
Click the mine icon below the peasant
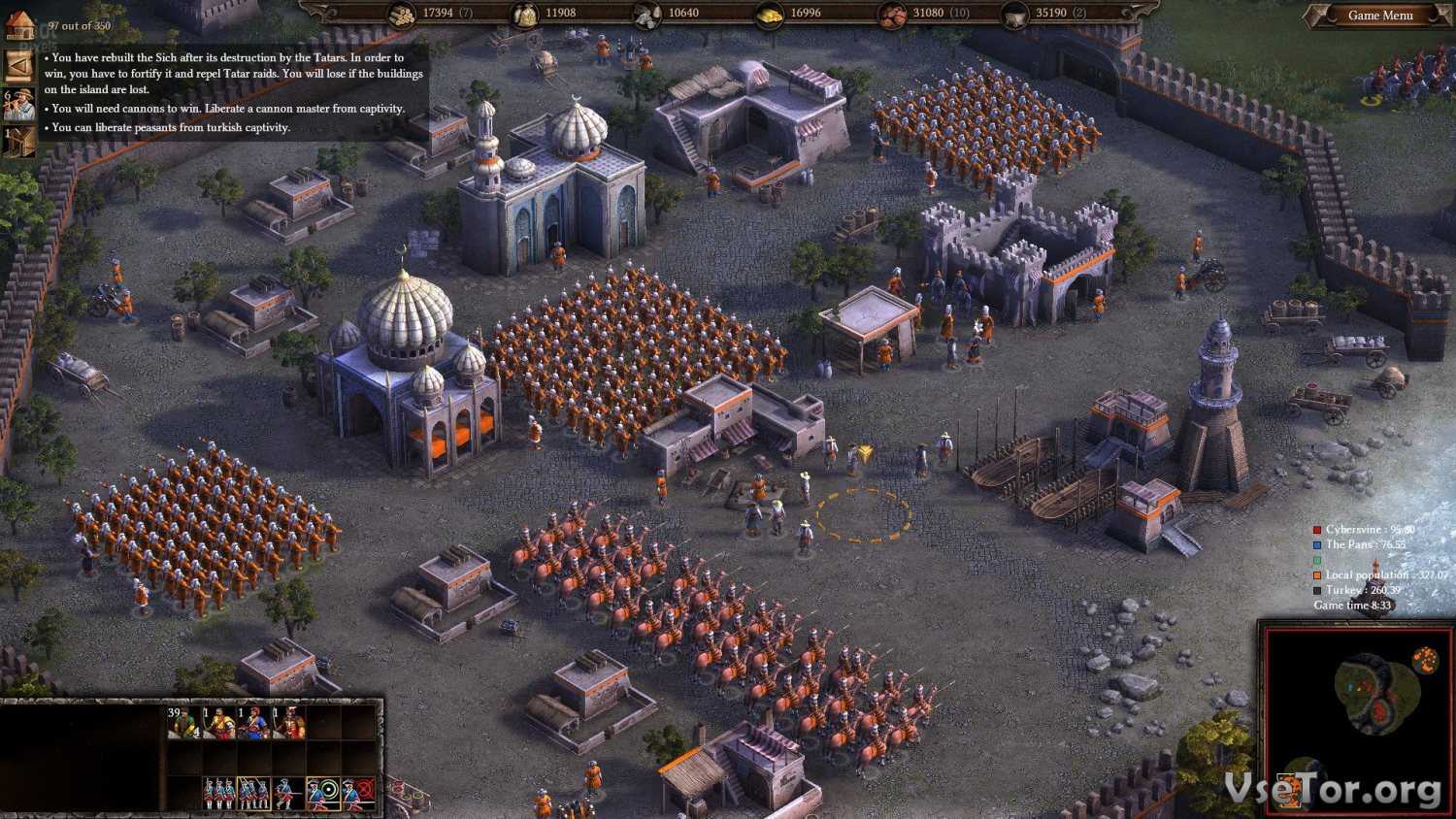coord(19,141)
